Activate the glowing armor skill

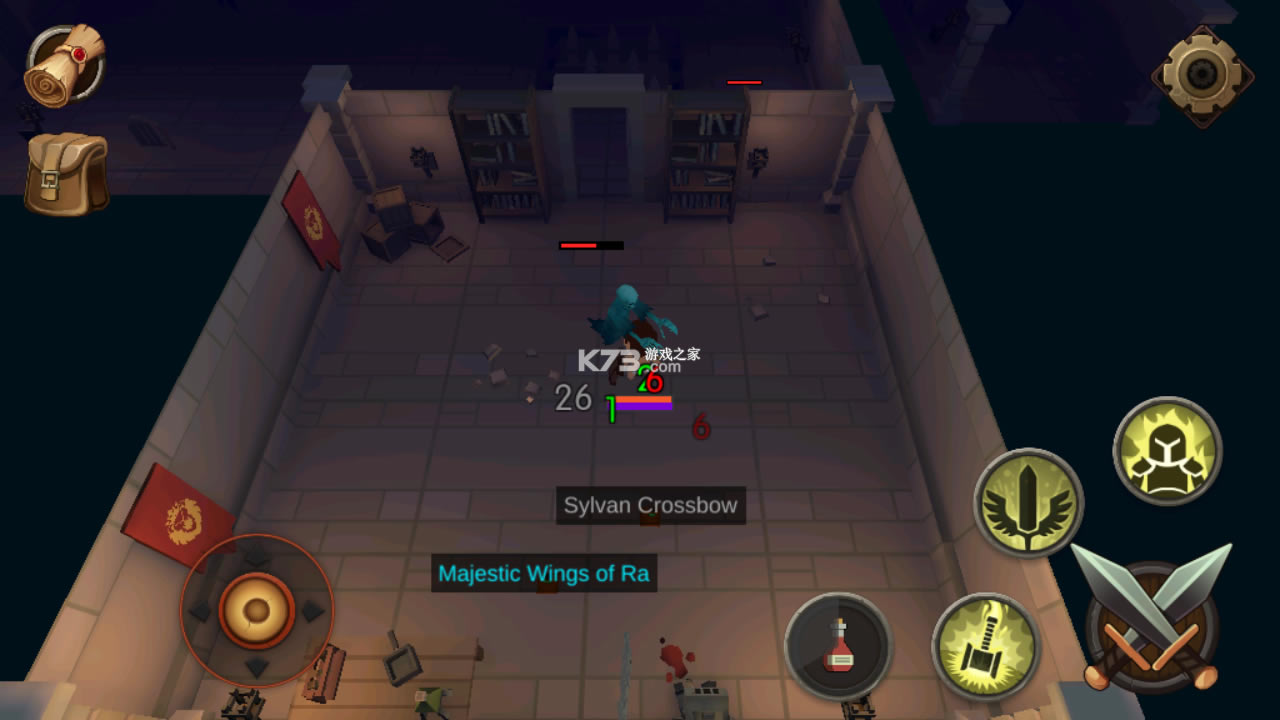(x=1167, y=450)
